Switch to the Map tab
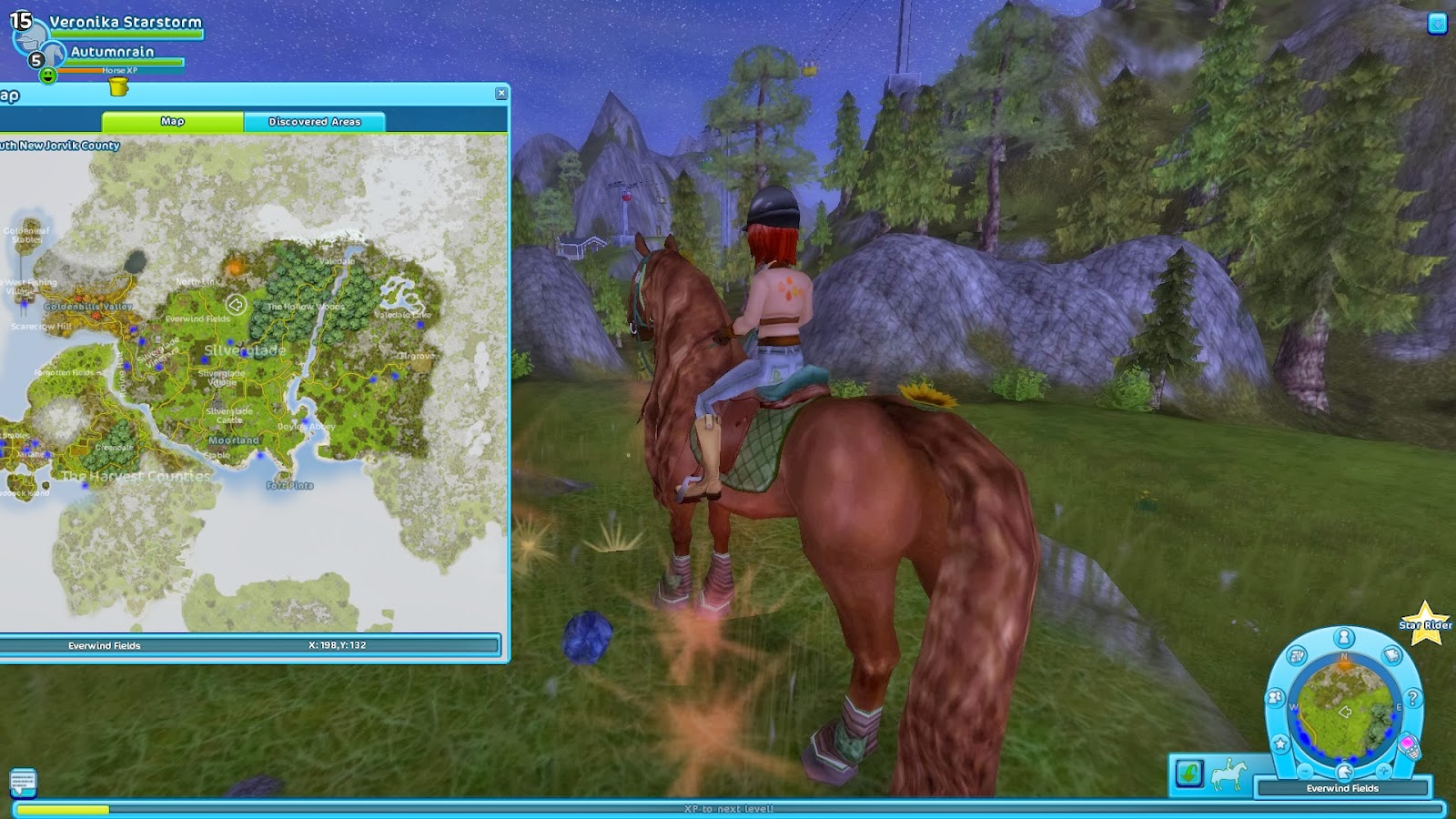The image size is (1456, 819). click(x=173, y=121)
